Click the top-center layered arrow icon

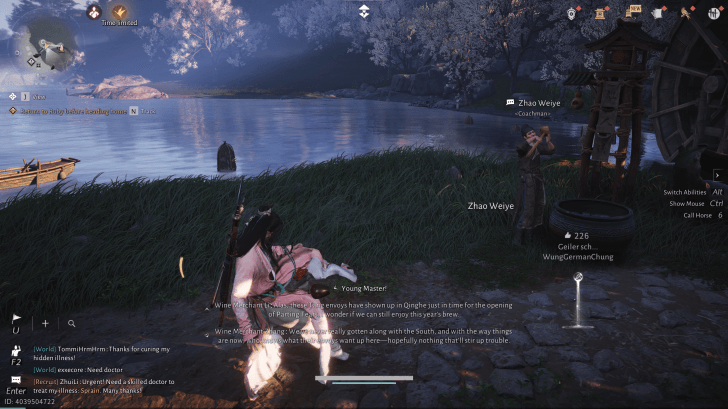click(364, 11)
